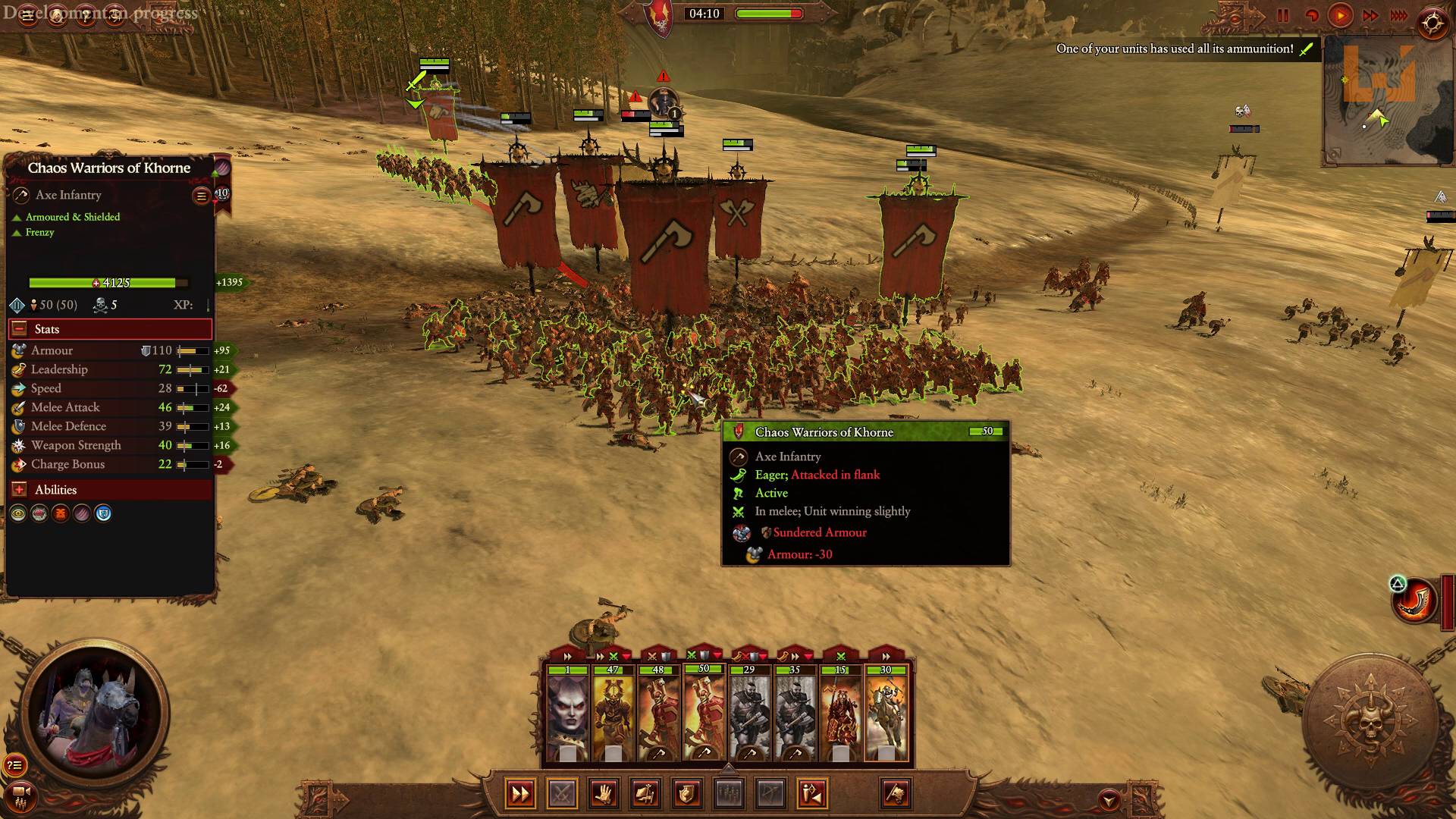Select the withdraw unit icon
This screenshot has width=1456, height=819.
point(813,794)
